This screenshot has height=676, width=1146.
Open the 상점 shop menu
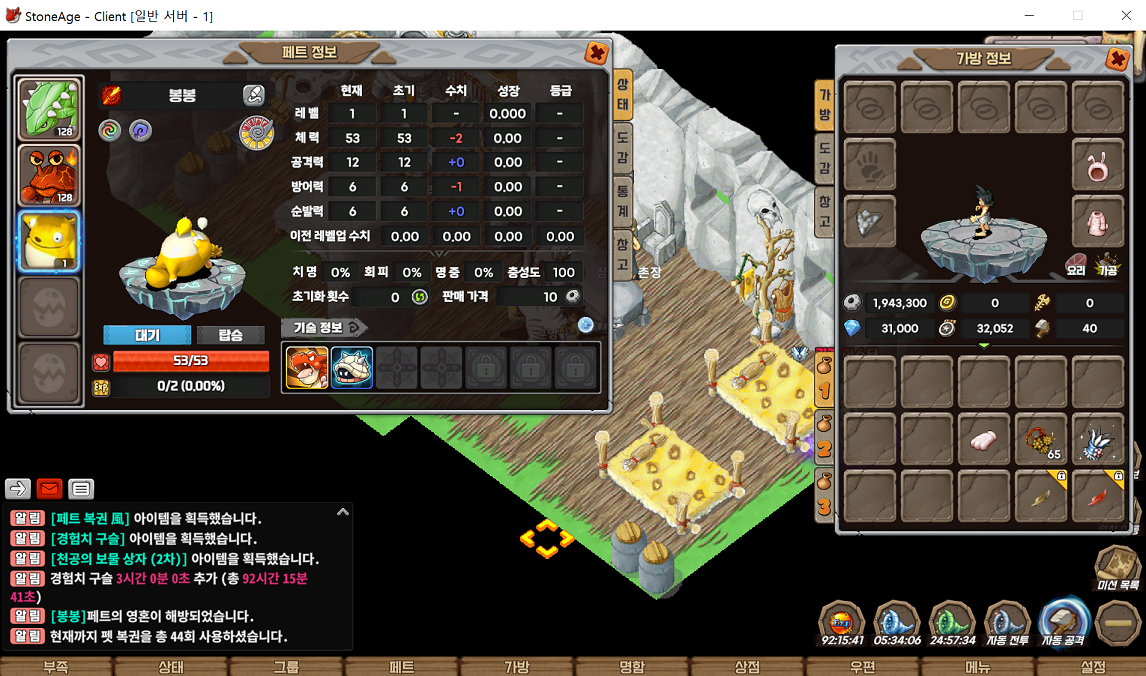pos(747,667)
